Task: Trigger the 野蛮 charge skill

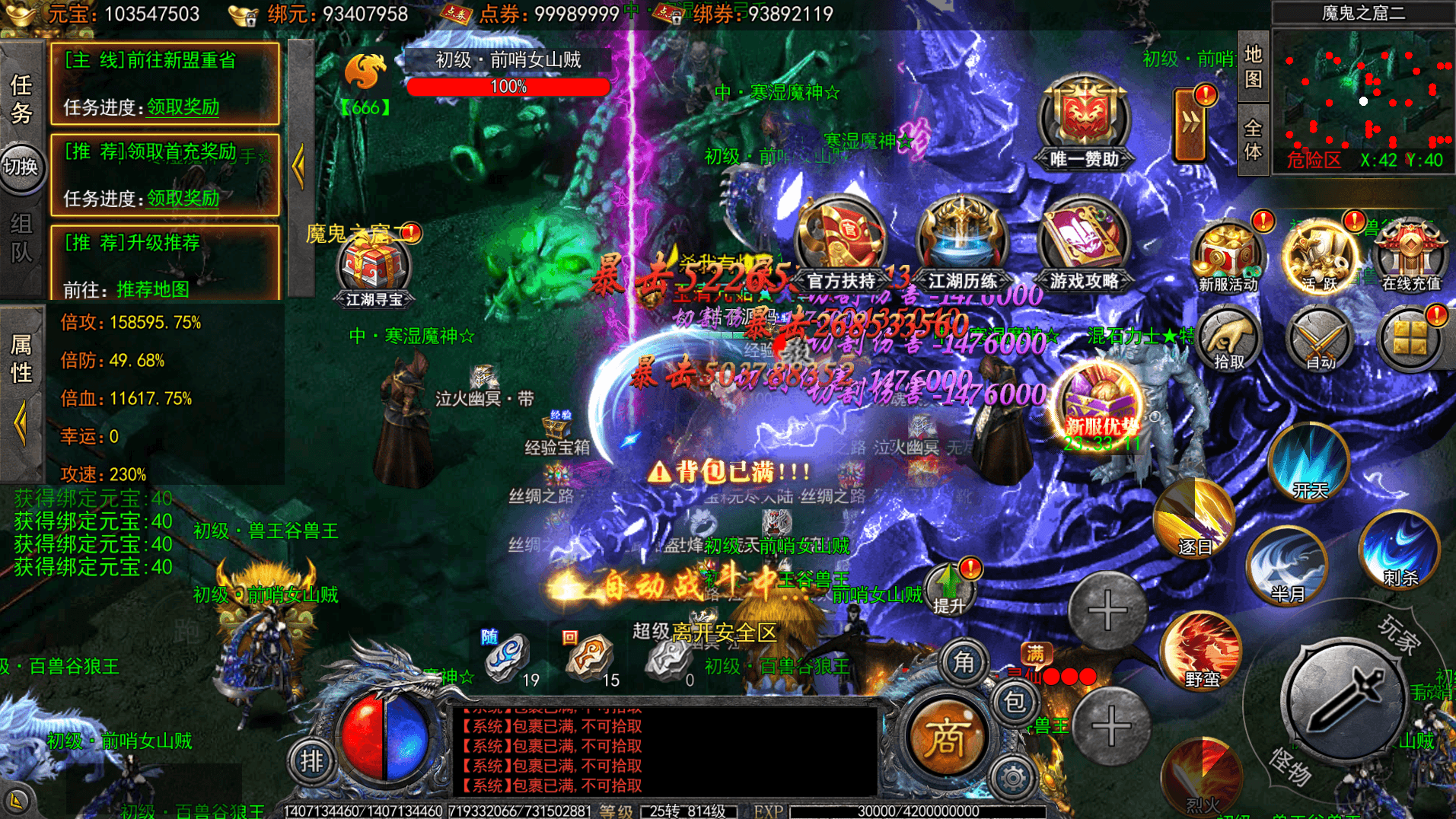Action: 1202,651
